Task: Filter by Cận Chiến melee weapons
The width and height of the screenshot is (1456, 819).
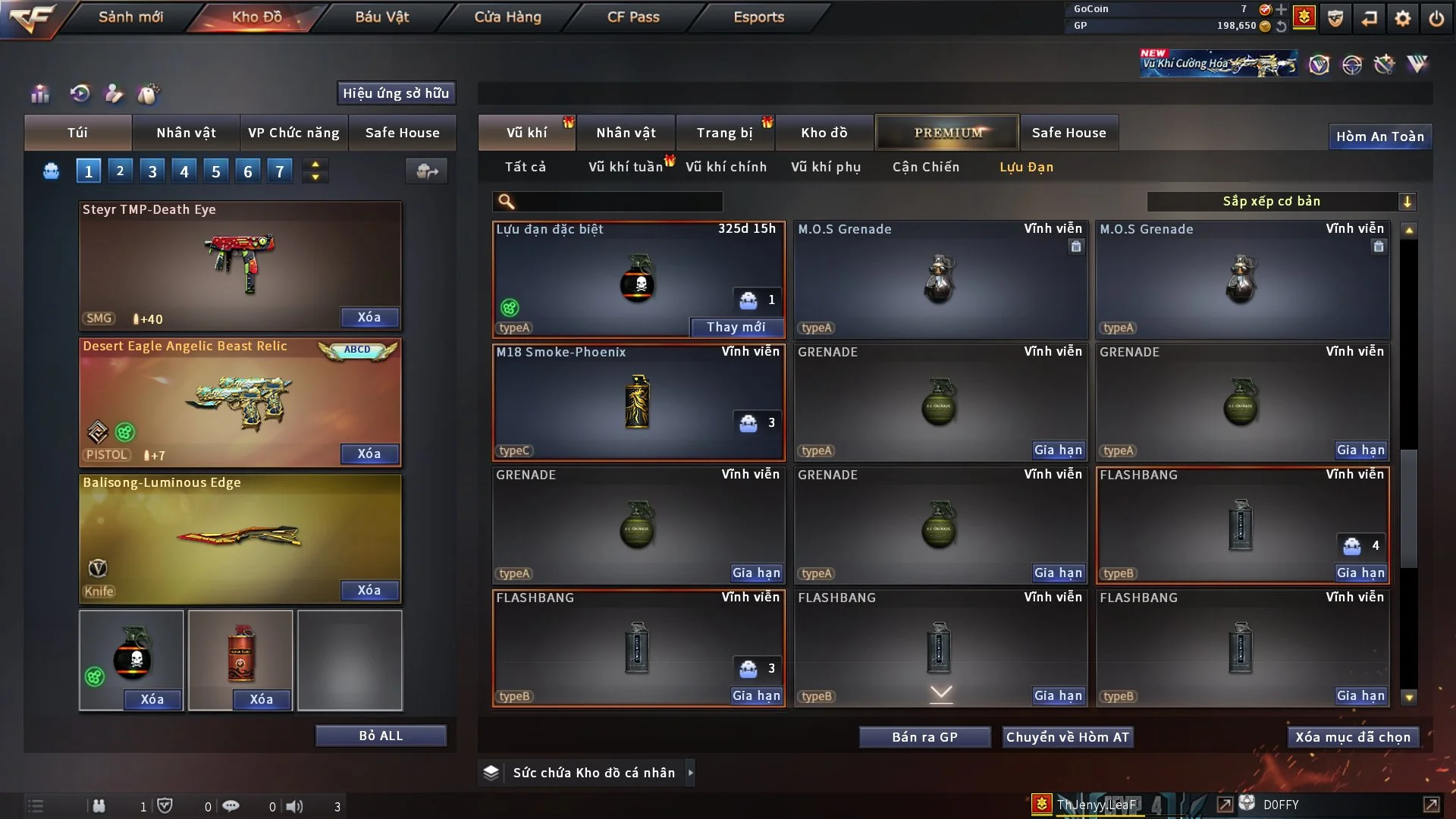Action: (x=925, y=167)
